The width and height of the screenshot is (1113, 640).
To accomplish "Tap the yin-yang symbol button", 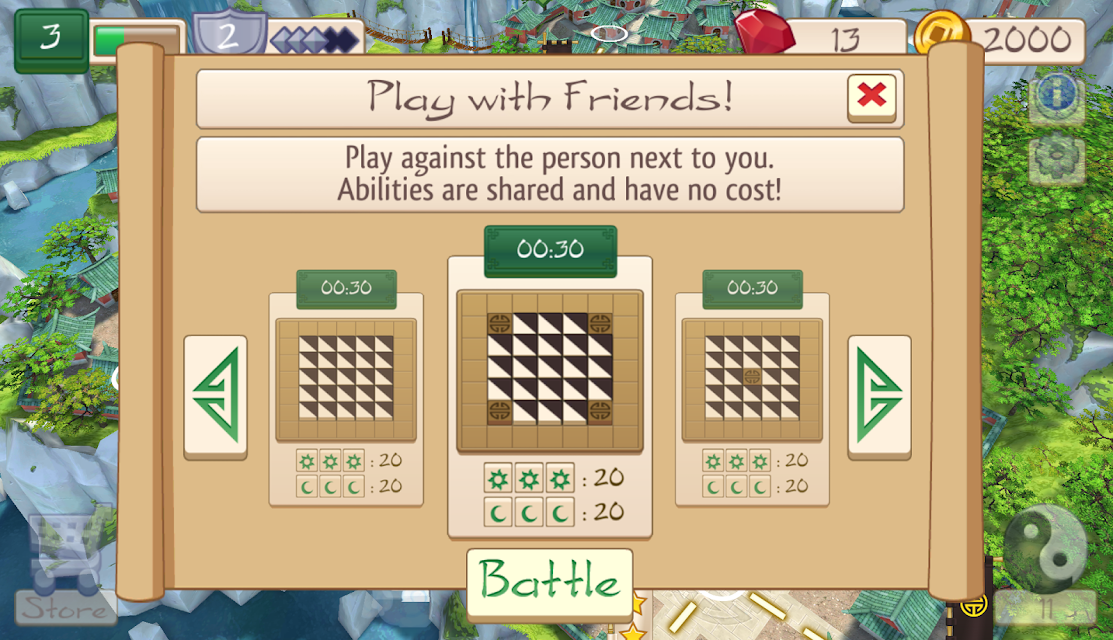I will pos(1045,546).
